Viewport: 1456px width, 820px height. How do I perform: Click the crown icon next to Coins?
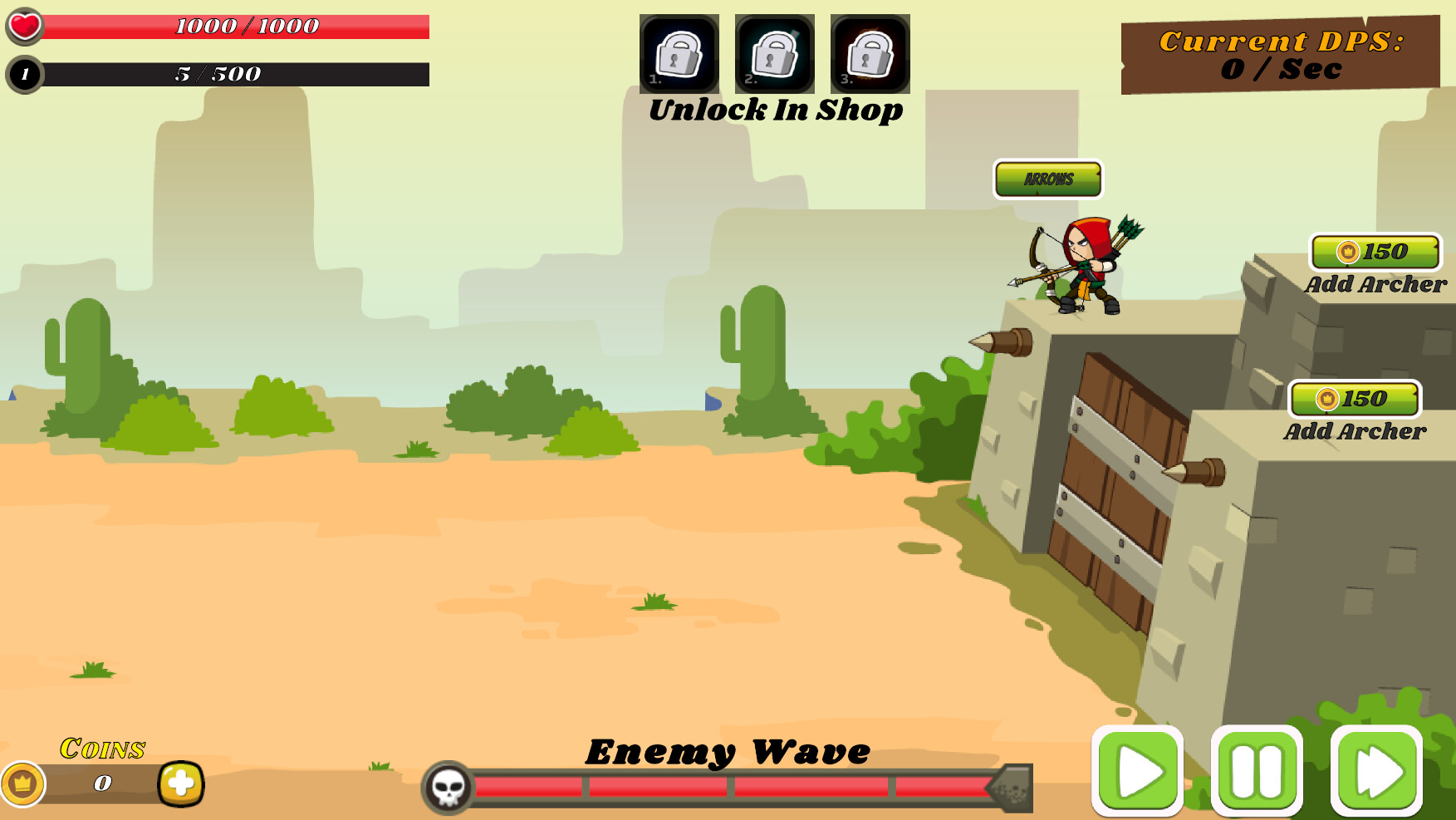[24, 783]
